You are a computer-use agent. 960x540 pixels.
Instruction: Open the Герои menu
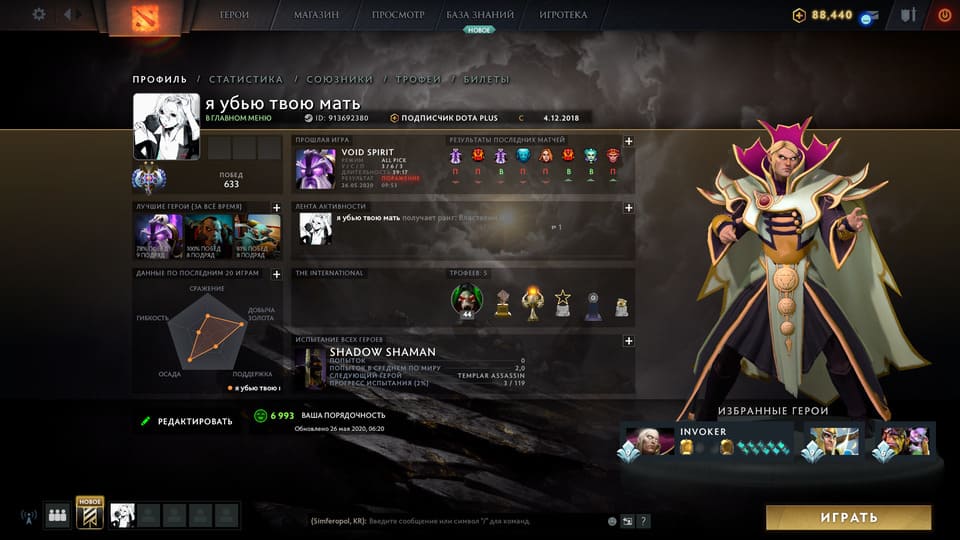(x=235, y=15)
